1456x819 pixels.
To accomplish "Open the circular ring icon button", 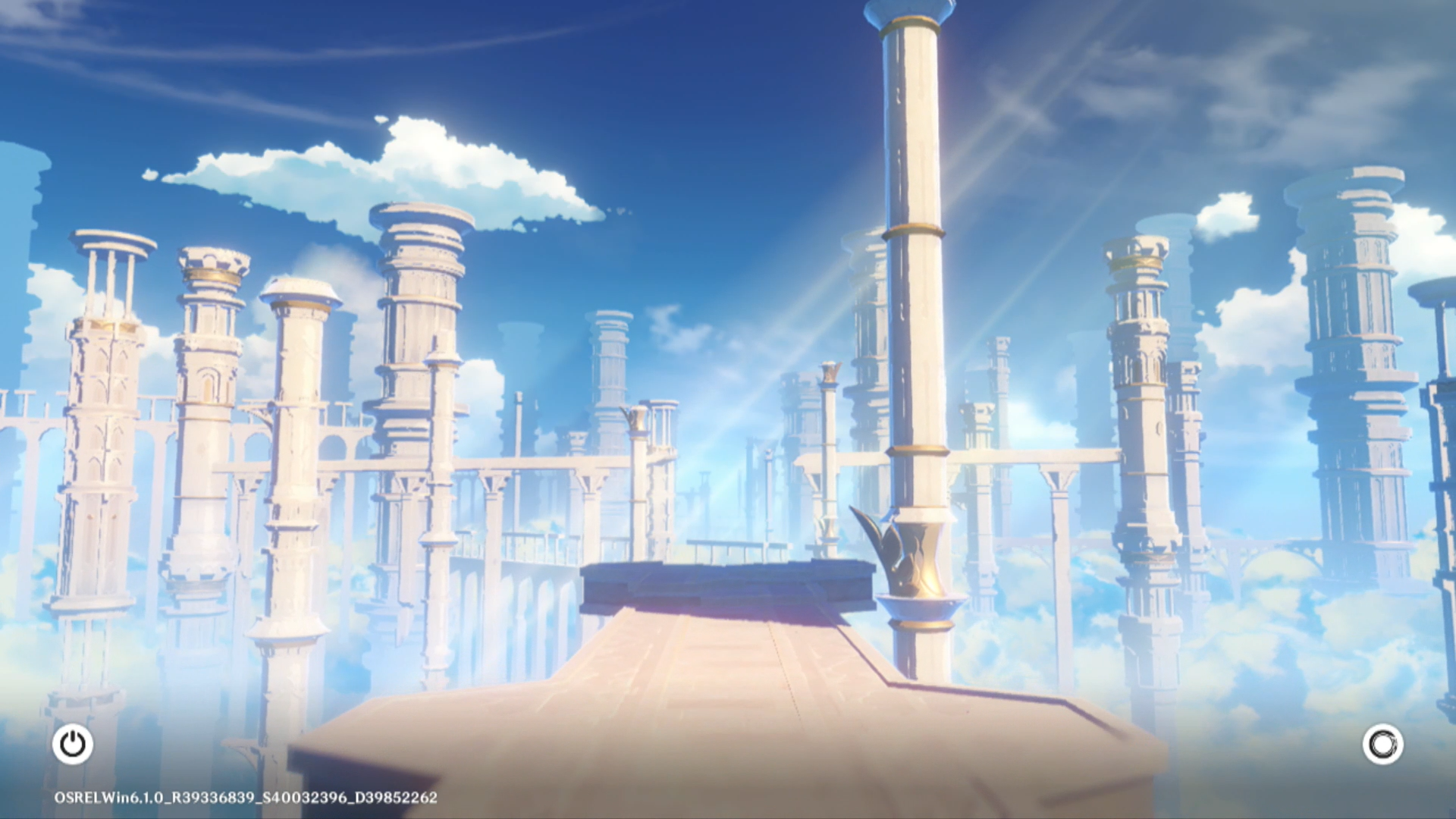I will pyautogui.click(x=1382, y=744).
